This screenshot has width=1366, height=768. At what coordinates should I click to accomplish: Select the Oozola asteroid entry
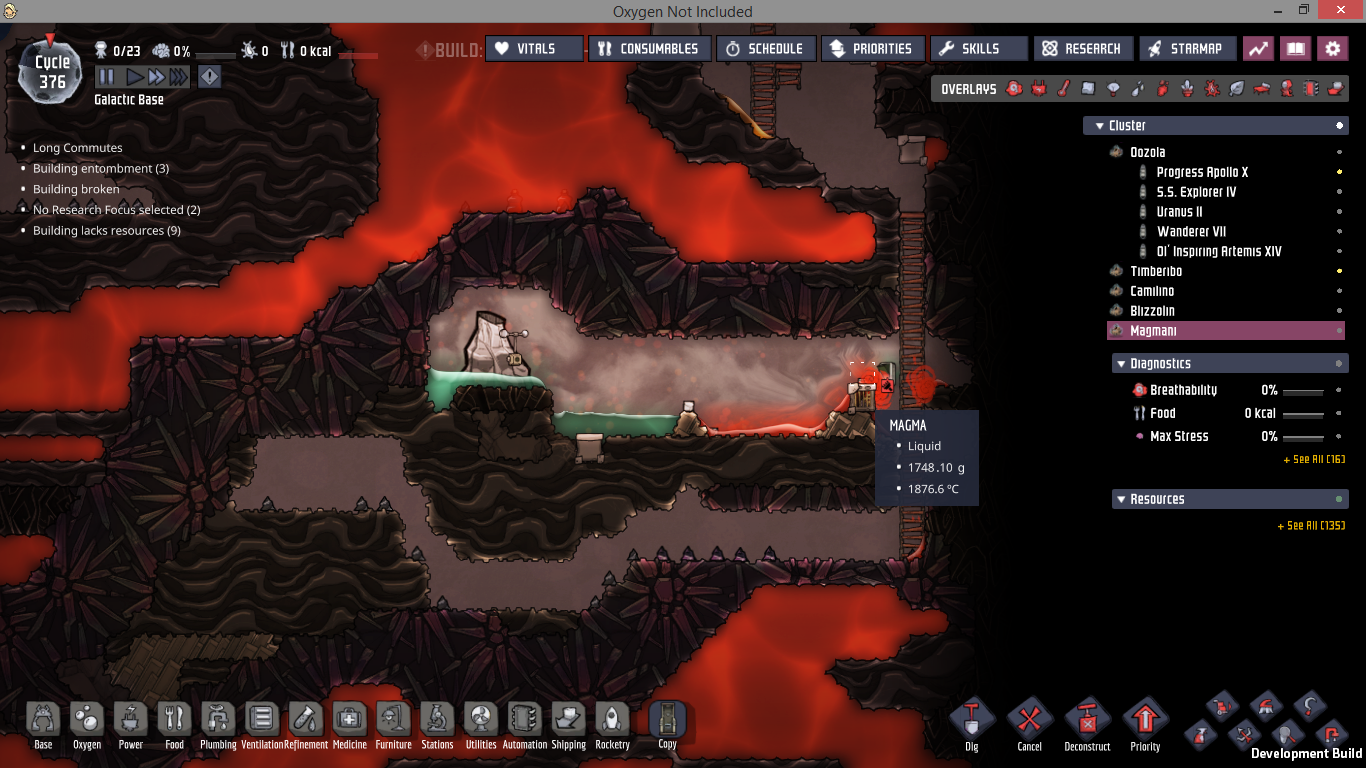[1147, 152]
